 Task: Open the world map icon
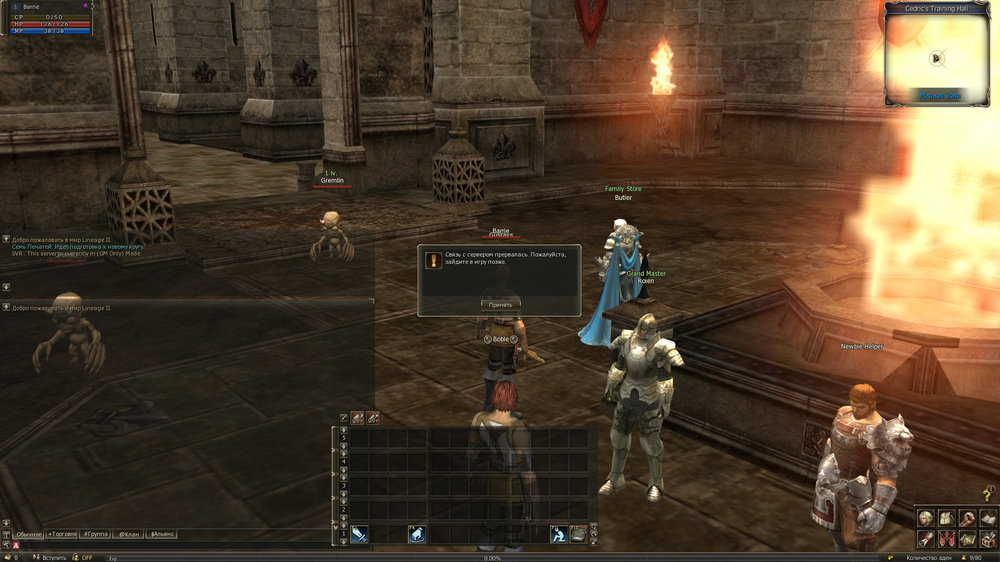tap(967, 539)
